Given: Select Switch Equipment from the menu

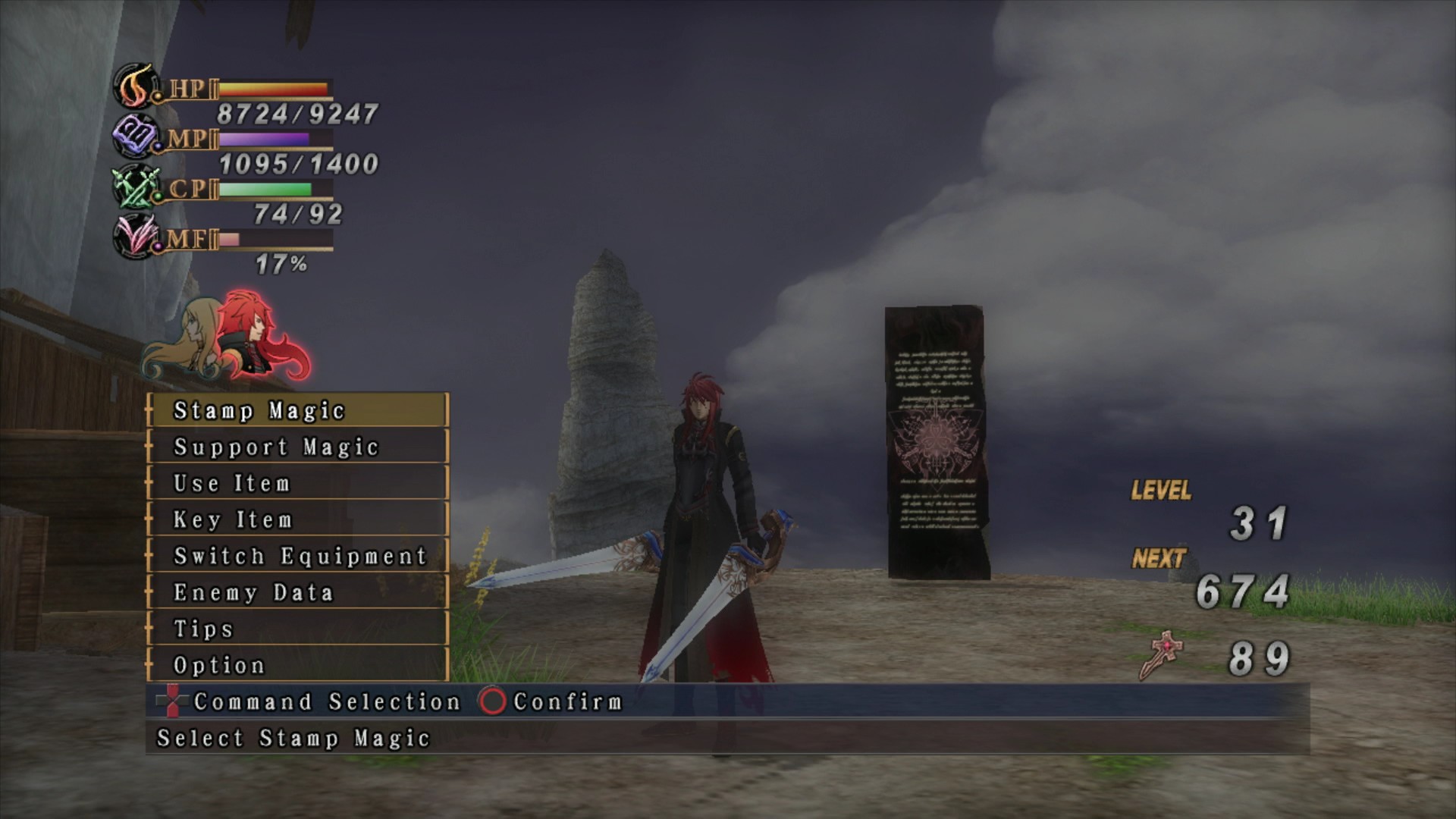Looking at the screenshot, I should point(297,556).
